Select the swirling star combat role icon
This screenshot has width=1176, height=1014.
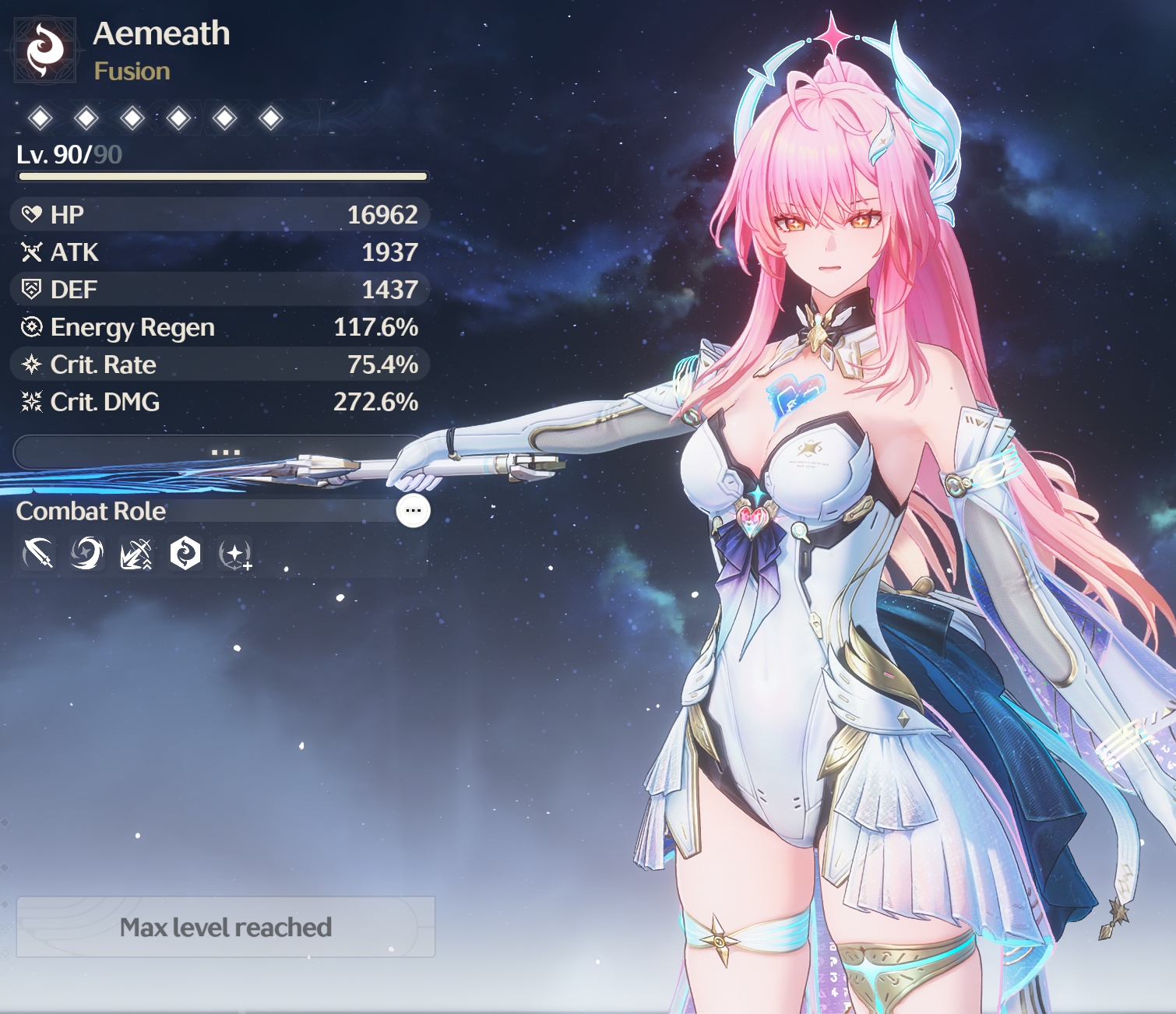click(x=86, y=554)
